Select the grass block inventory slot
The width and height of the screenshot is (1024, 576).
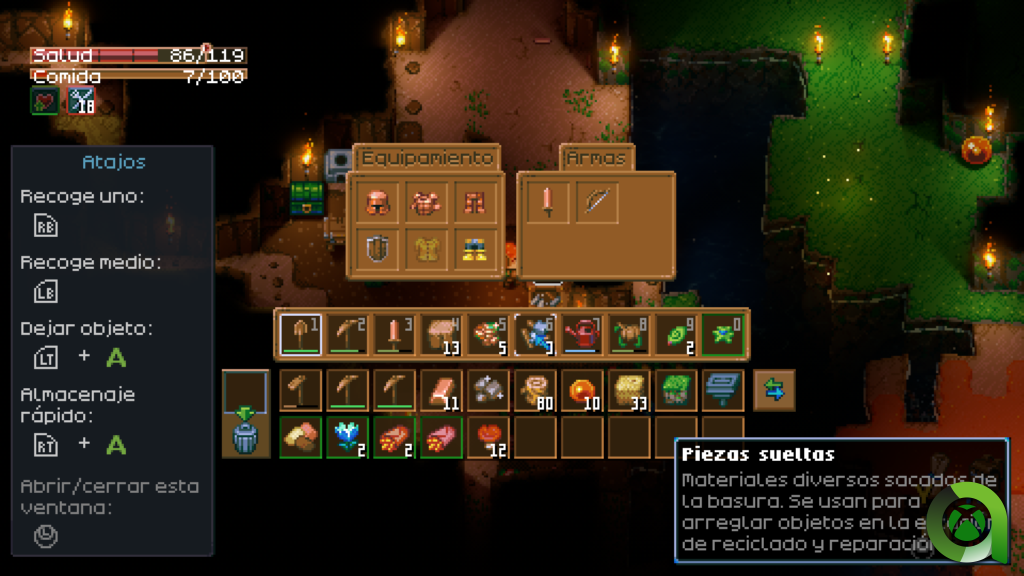676,391
